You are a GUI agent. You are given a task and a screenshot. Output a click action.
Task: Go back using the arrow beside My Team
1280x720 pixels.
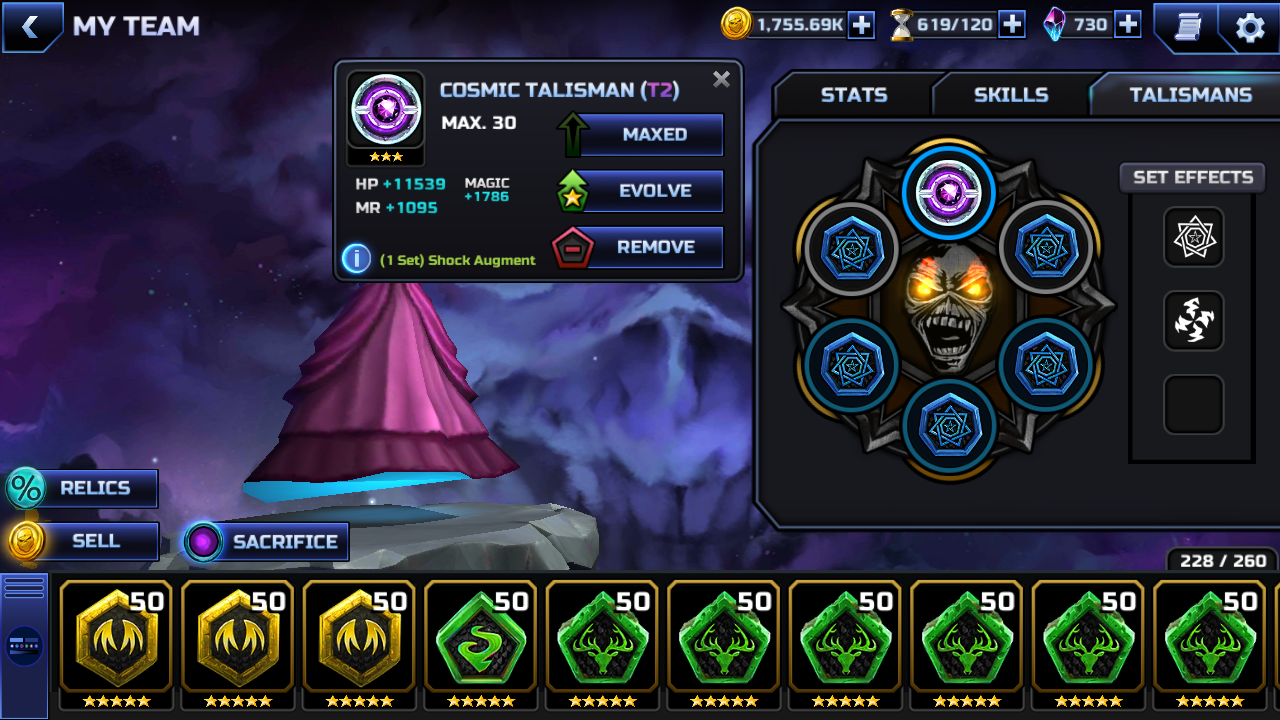pyautogui.click(x=31, y=27)
